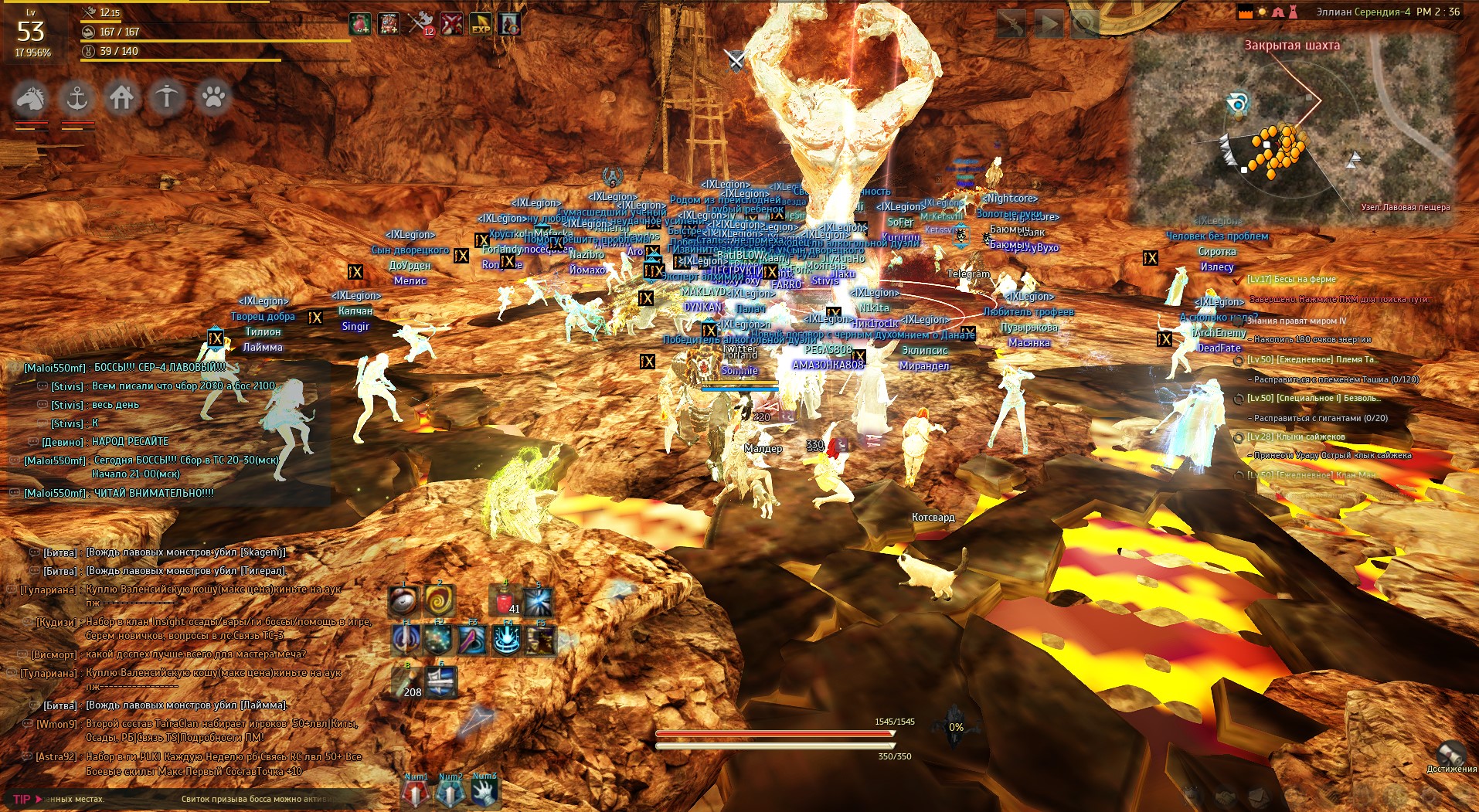The image size is (1479, 812).
Task: Use the hotbar item with 208 count
Action: (x=406, y=682)
